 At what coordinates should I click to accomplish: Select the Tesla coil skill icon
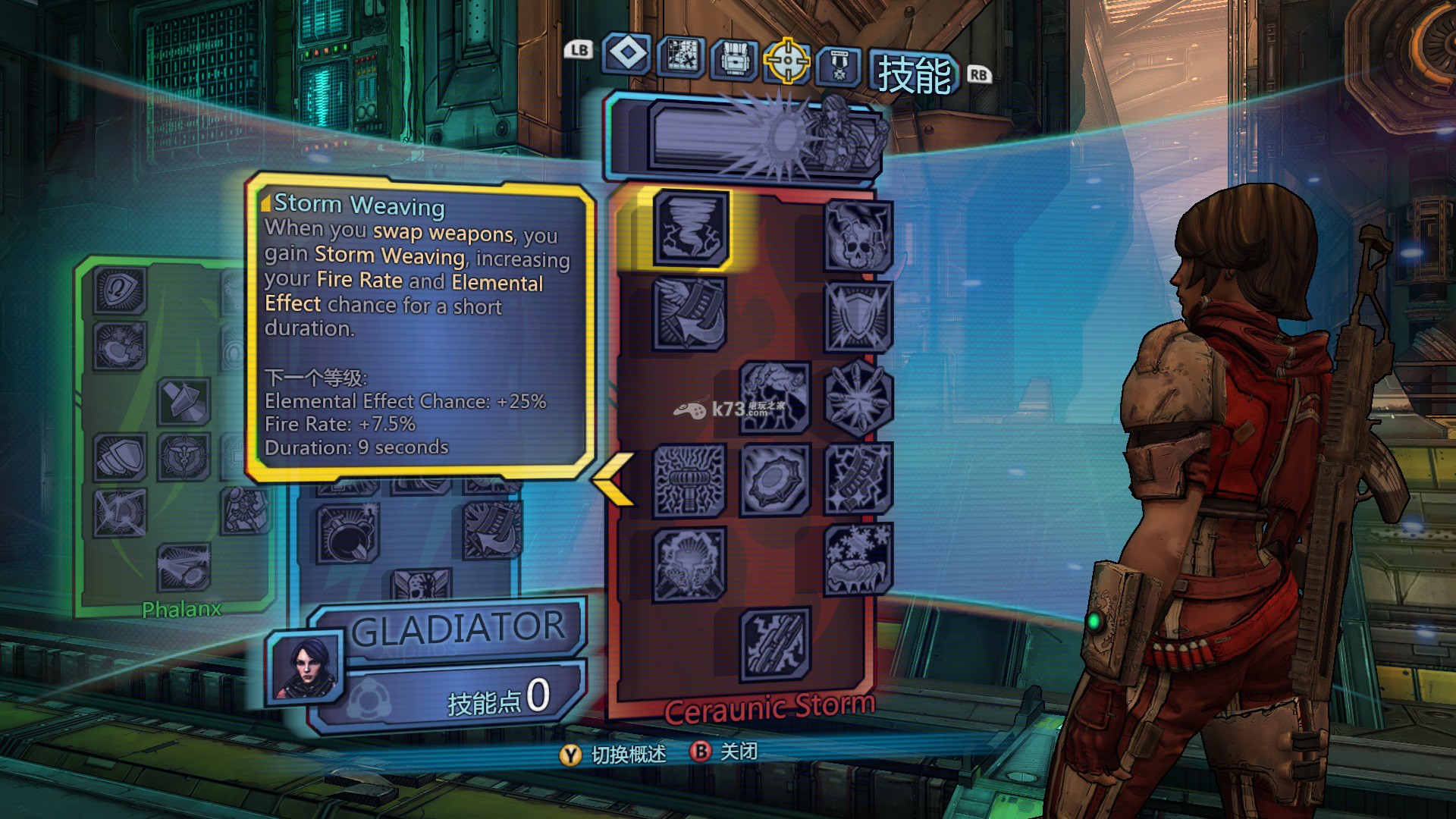click(689, 480)
